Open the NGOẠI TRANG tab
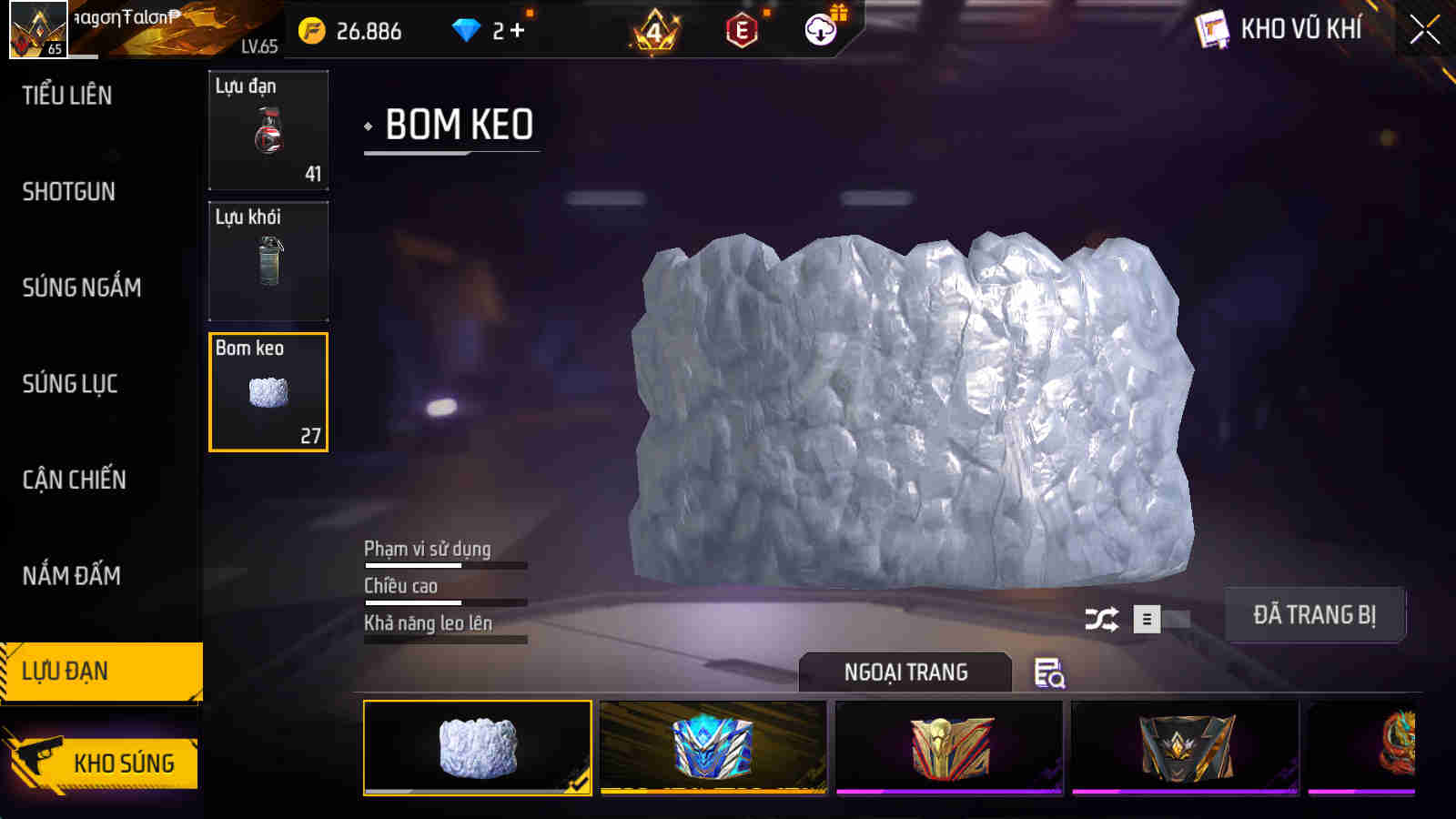 (x=904, y=672)
